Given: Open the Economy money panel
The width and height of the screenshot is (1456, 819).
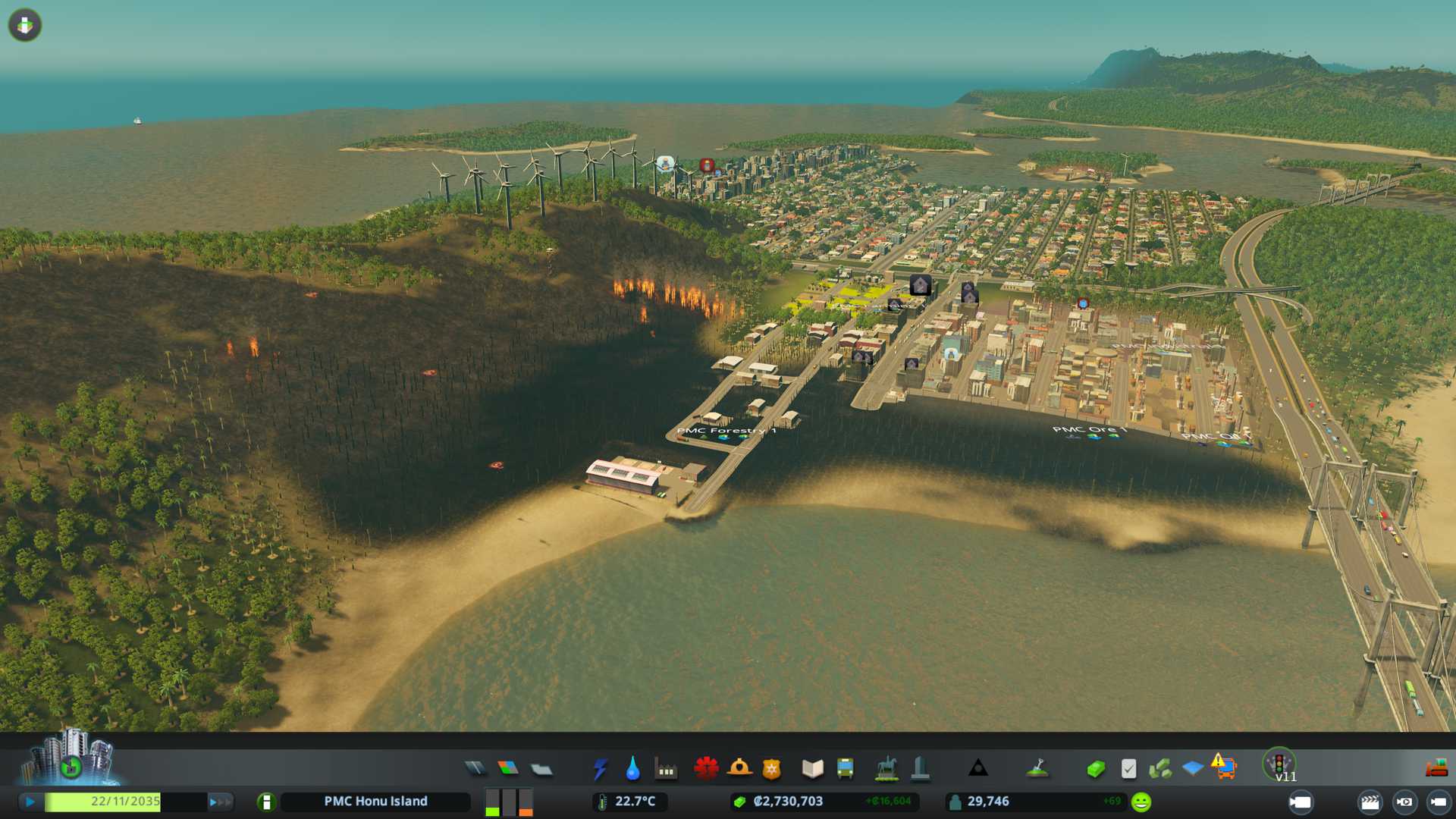Looking at the screenshot, I should tap(1095, 770).
